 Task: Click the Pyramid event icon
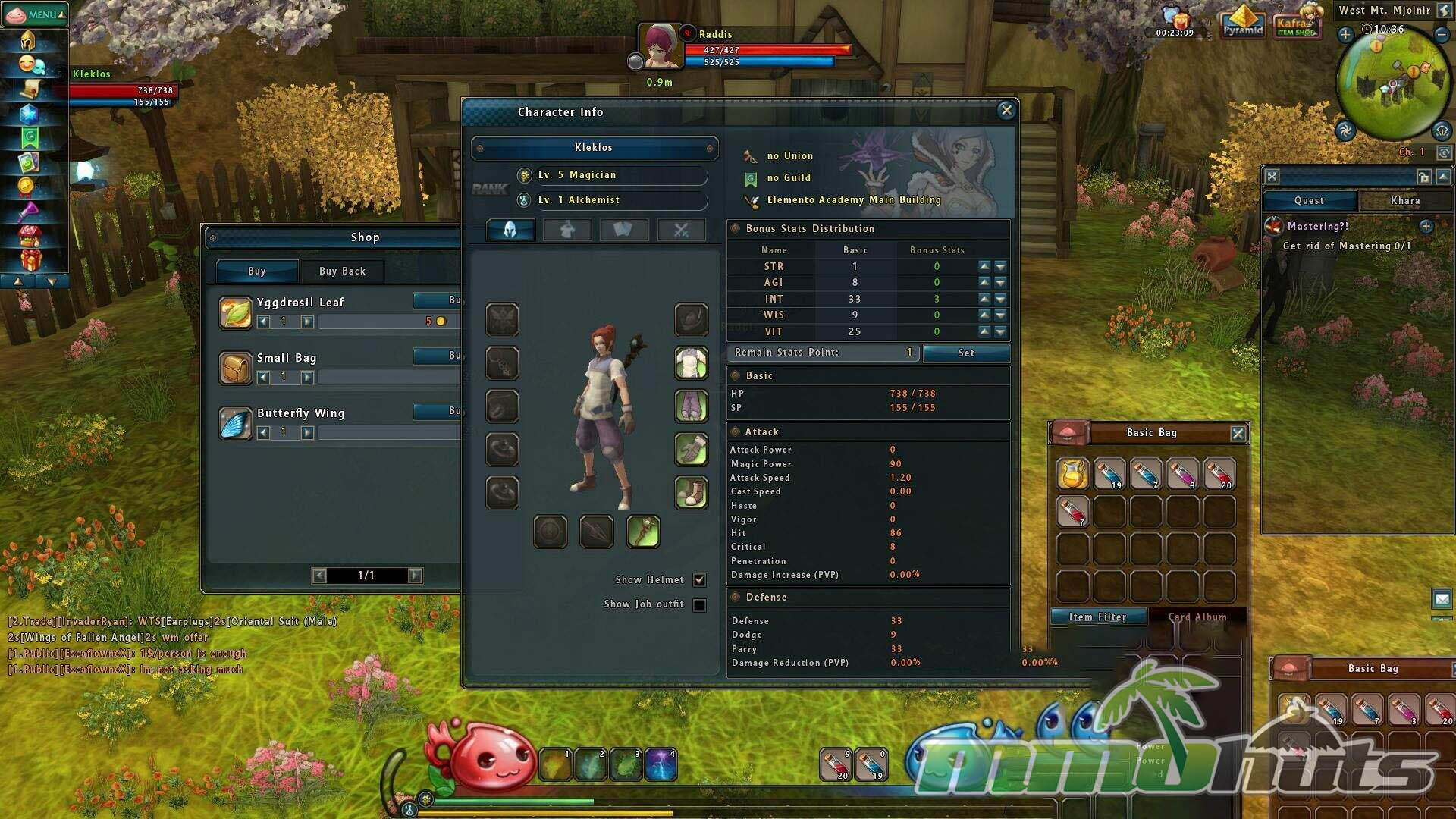point(1243,21)
